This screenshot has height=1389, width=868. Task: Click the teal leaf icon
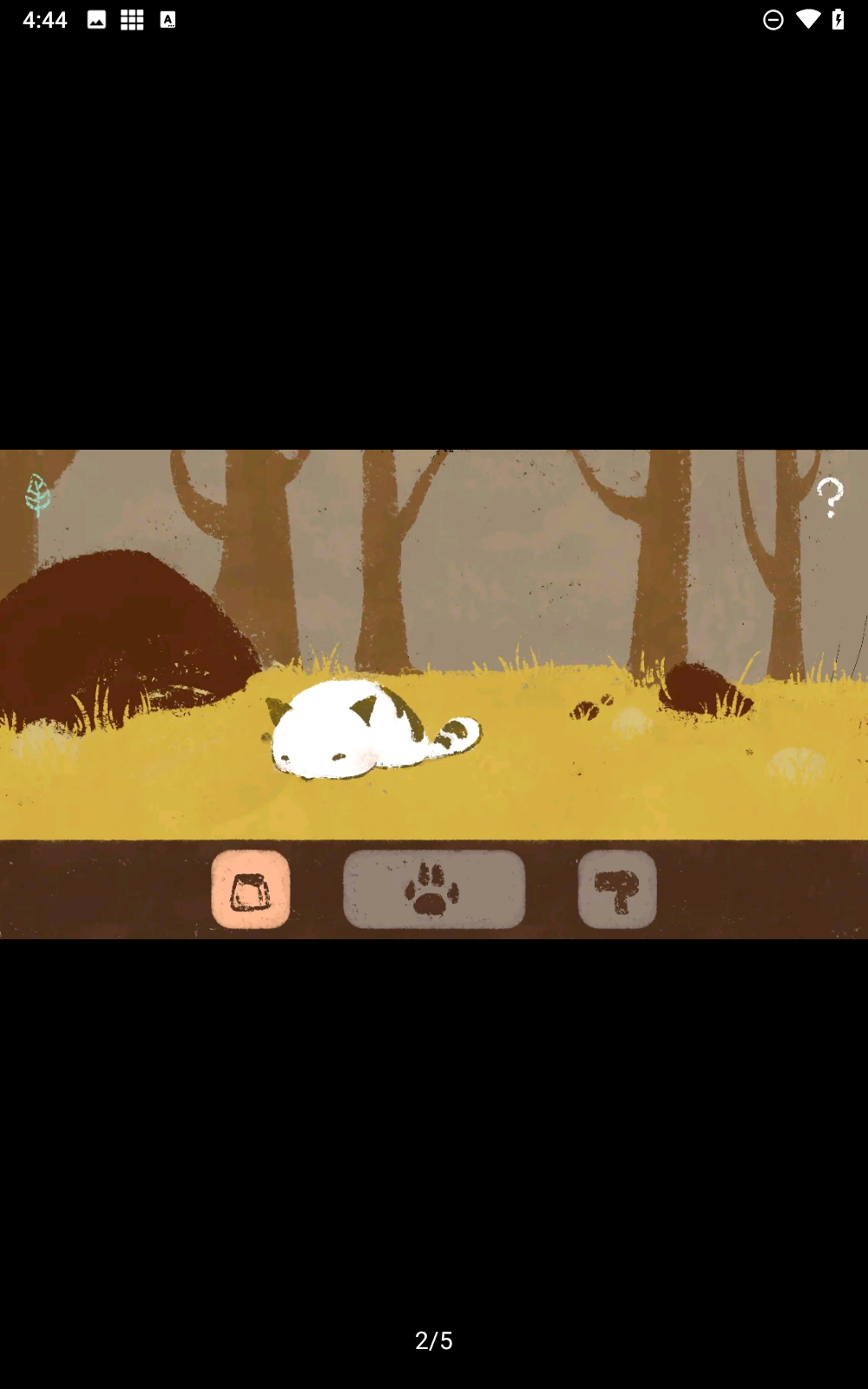click(x=37, y=495)
